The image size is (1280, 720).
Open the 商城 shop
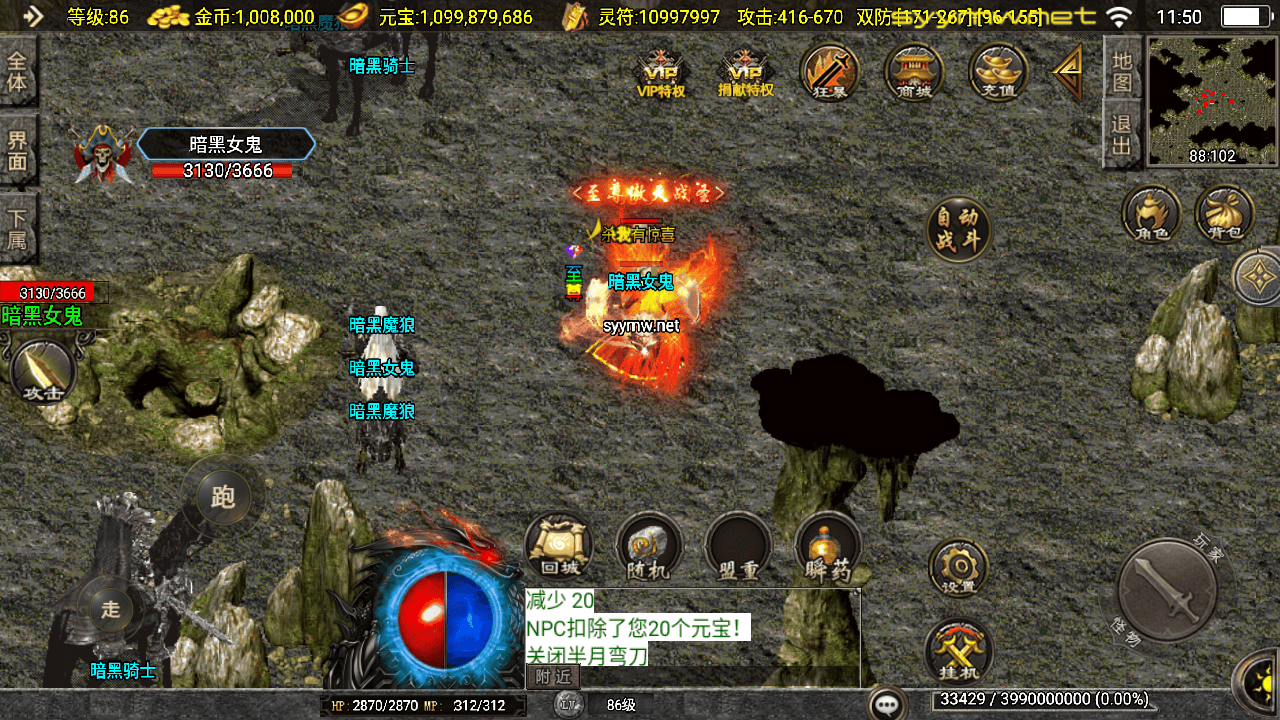(x=914, y=72)
